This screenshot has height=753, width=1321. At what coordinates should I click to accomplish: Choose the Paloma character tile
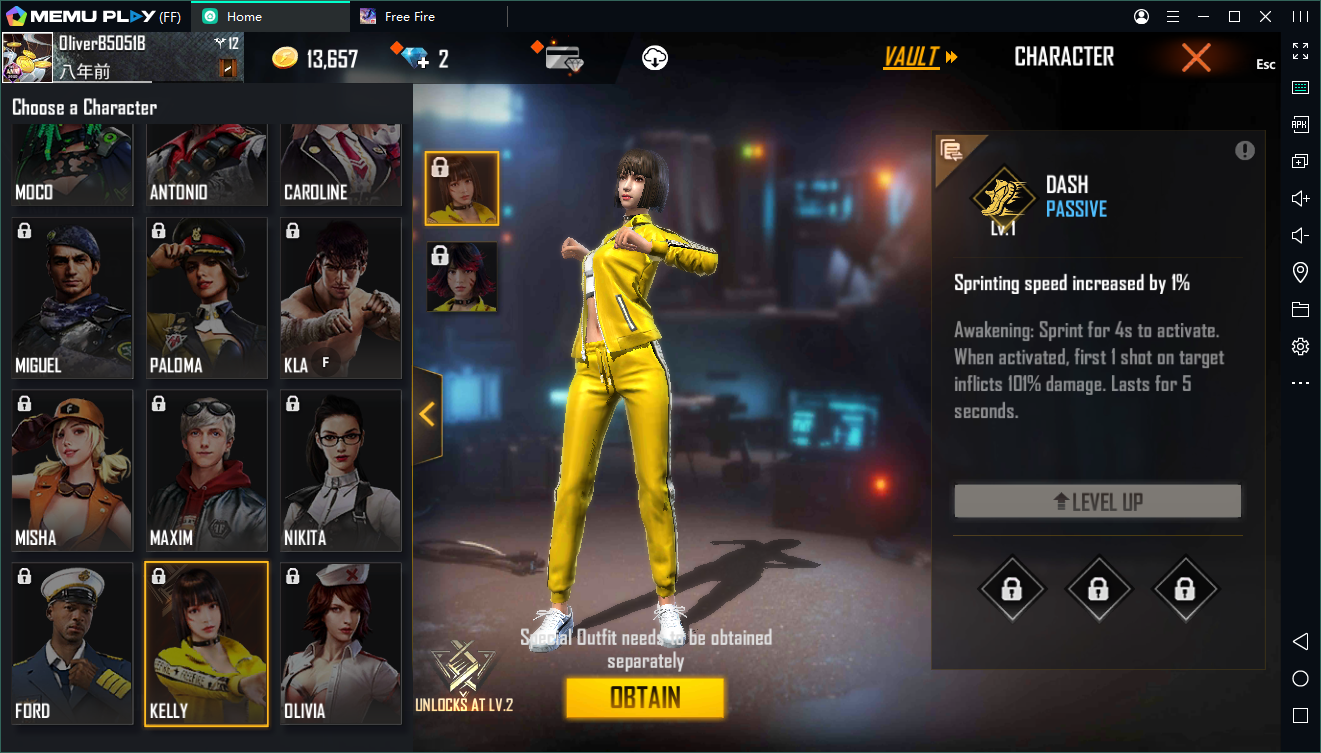(x=206, y=298)
